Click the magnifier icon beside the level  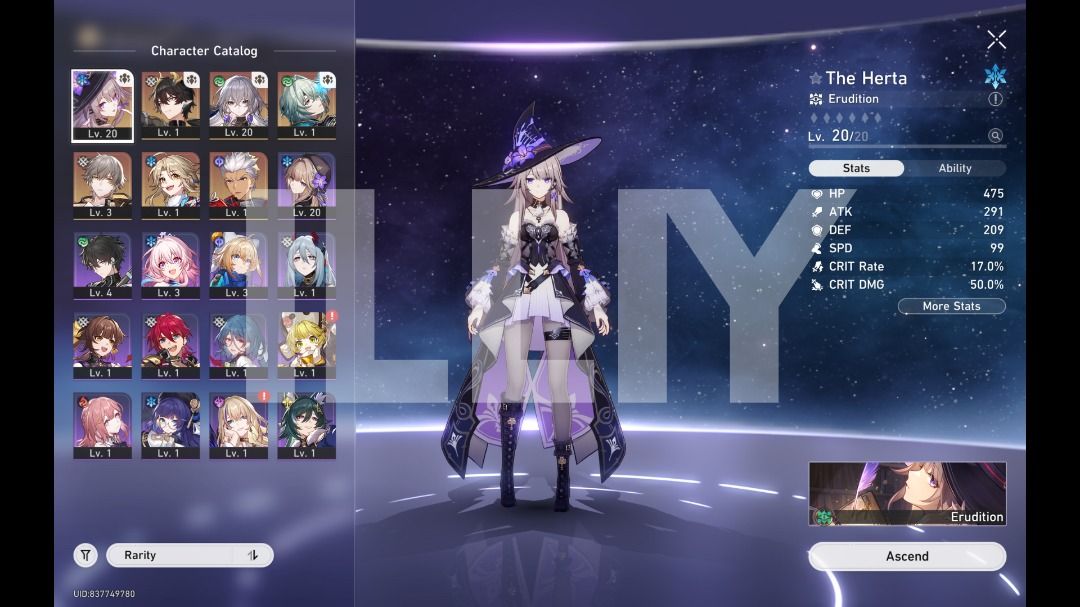pyautogui.click(x=995, y=136)
